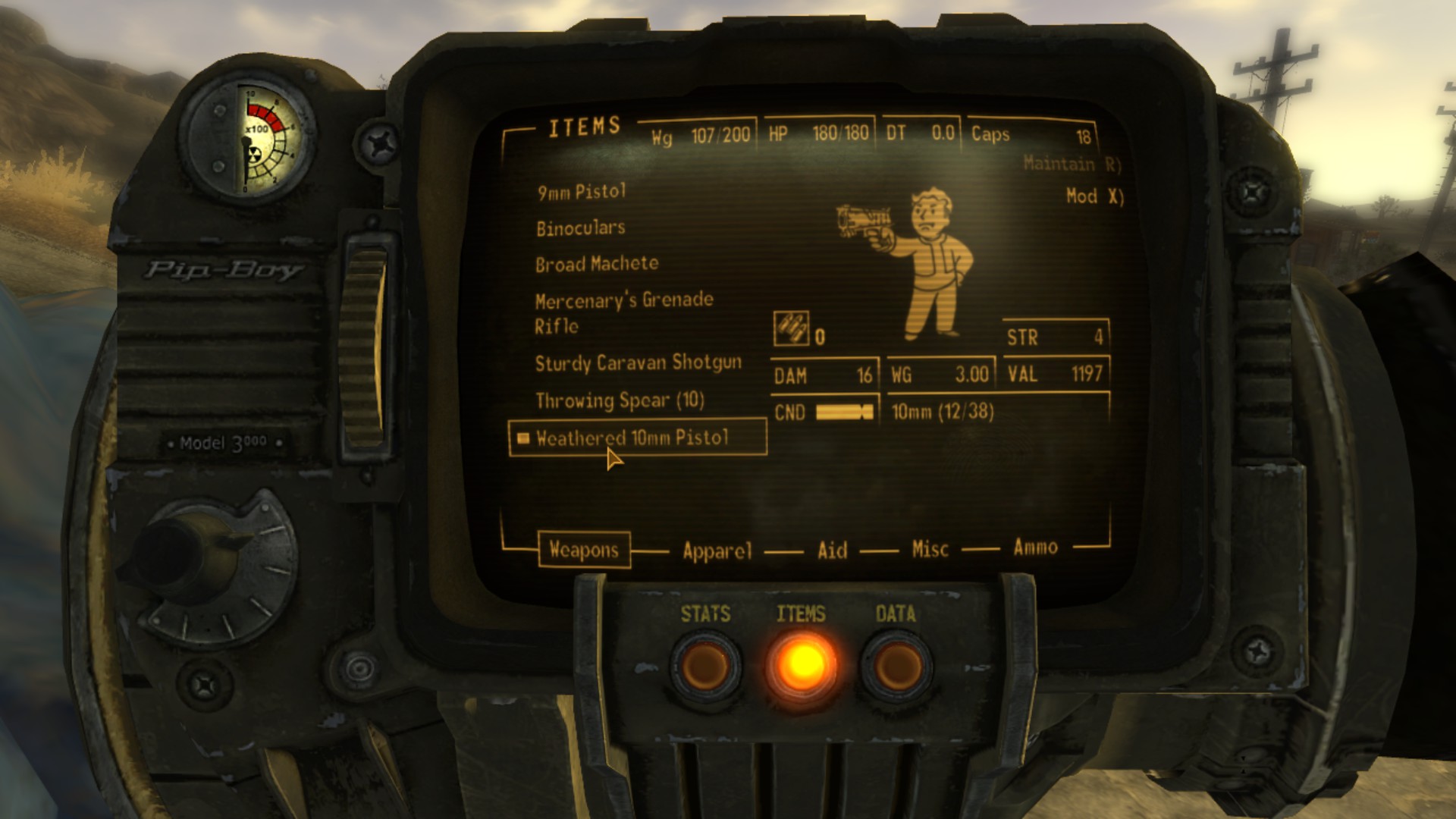Activate the glowing ITEMS button
The width and height of the screenshot is (1456, 819).
point(802,665)
